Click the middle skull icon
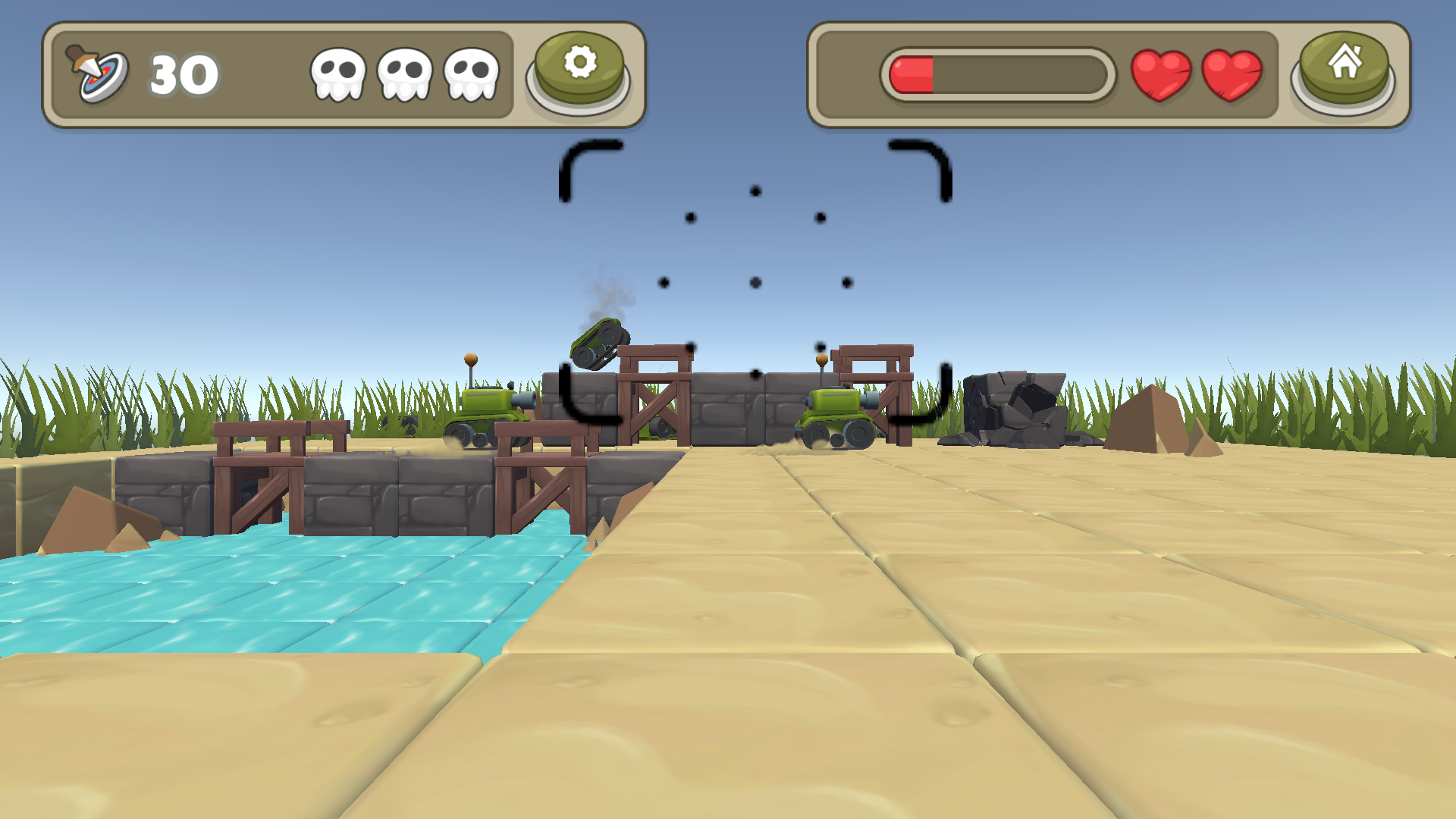 click(403, 74)
